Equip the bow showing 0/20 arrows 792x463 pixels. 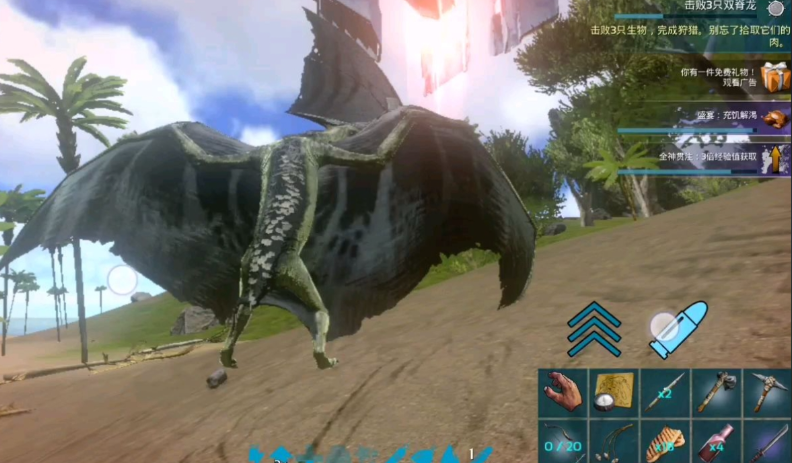pos(563,441)
